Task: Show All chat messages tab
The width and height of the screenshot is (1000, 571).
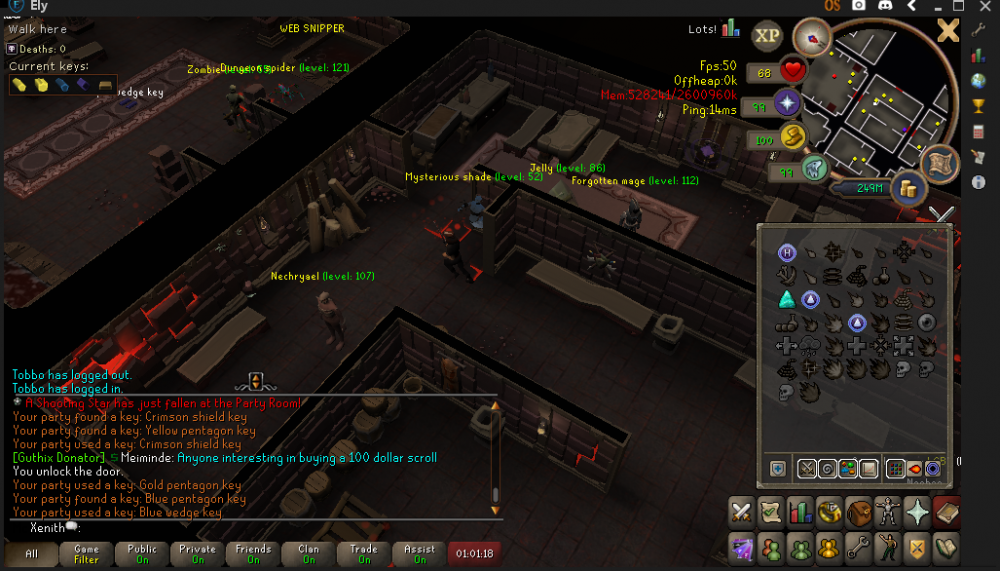Action: (31, 553)
